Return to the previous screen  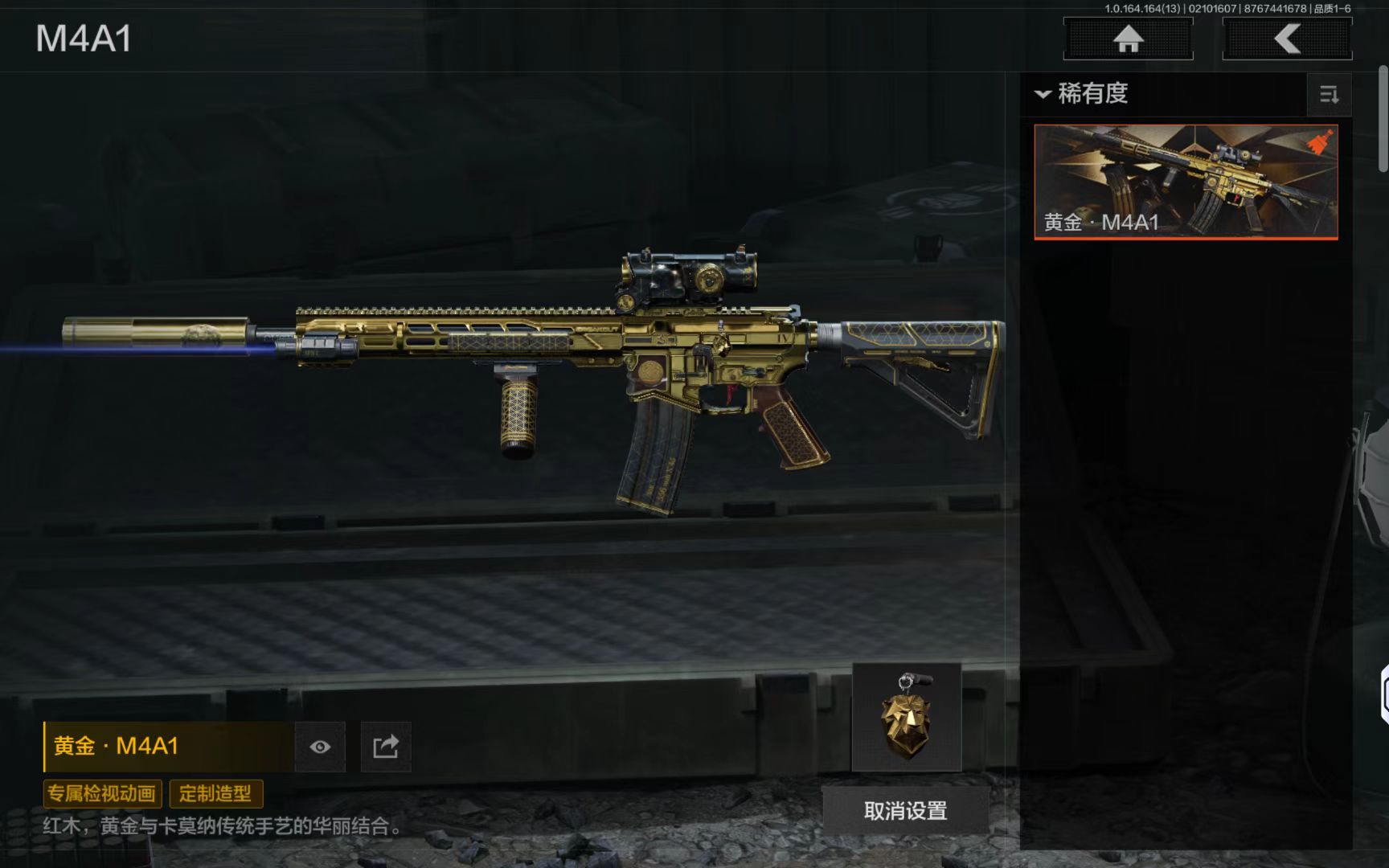[x=1287, y=39]
